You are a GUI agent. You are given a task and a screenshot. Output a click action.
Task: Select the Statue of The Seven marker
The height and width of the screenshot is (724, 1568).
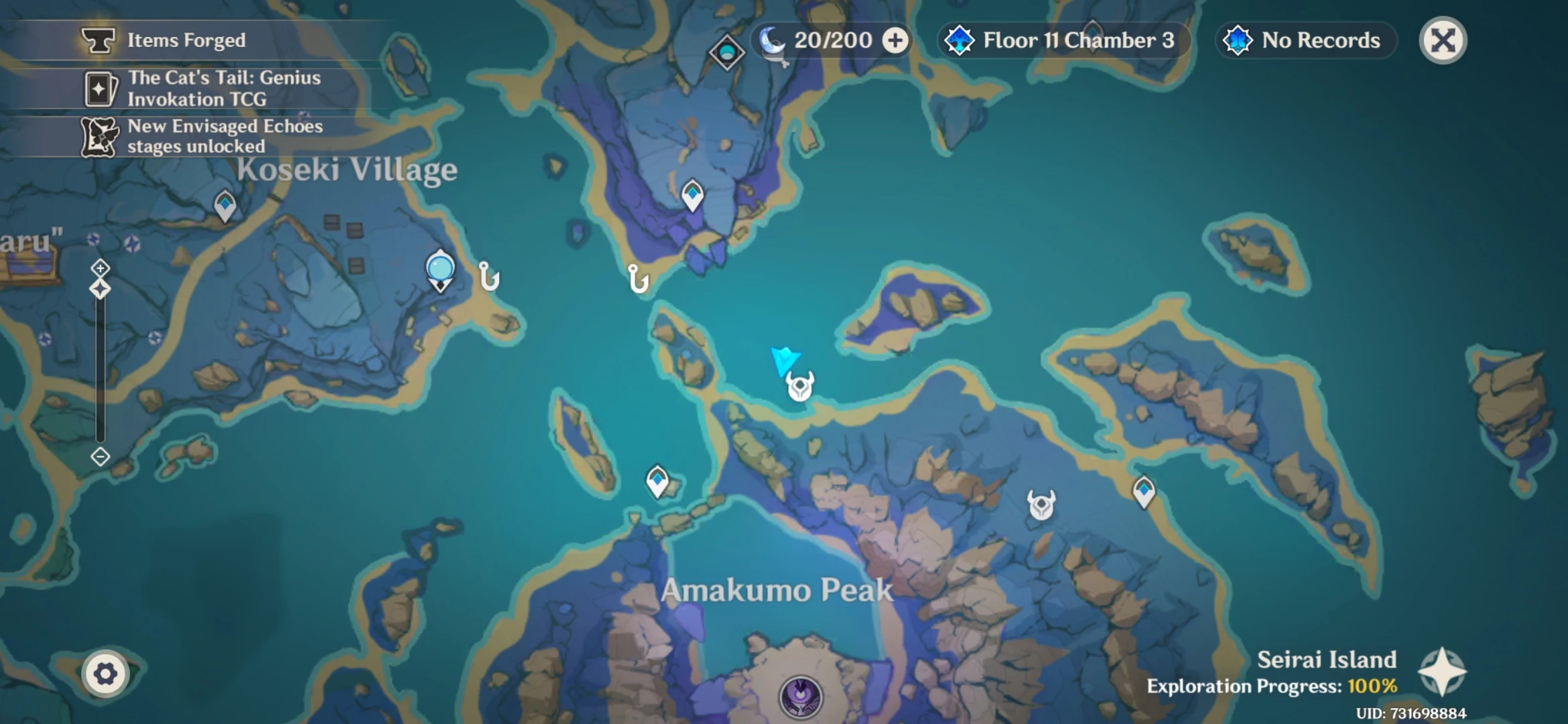(440, 270)
